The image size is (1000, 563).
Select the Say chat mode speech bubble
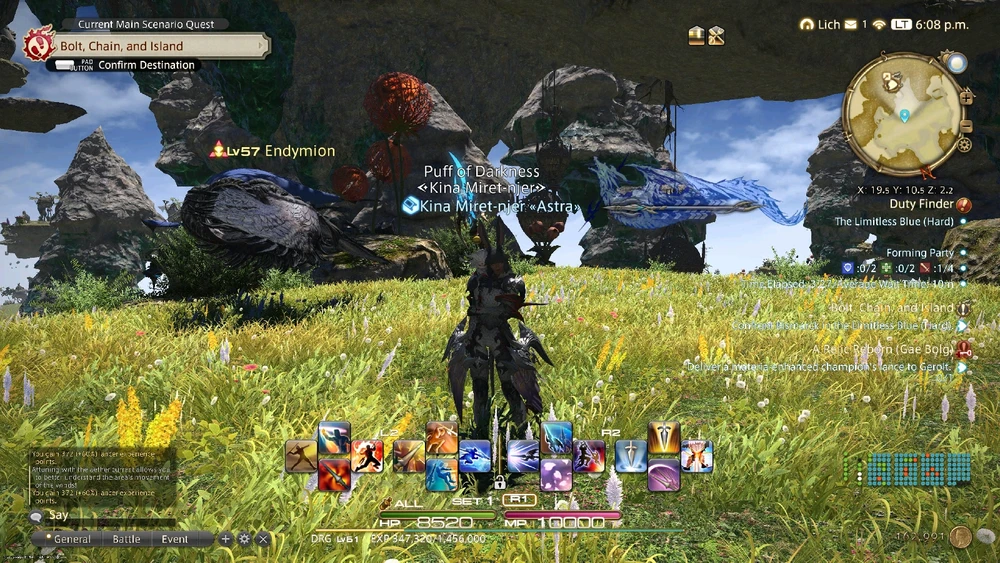[x=36, y=516]
